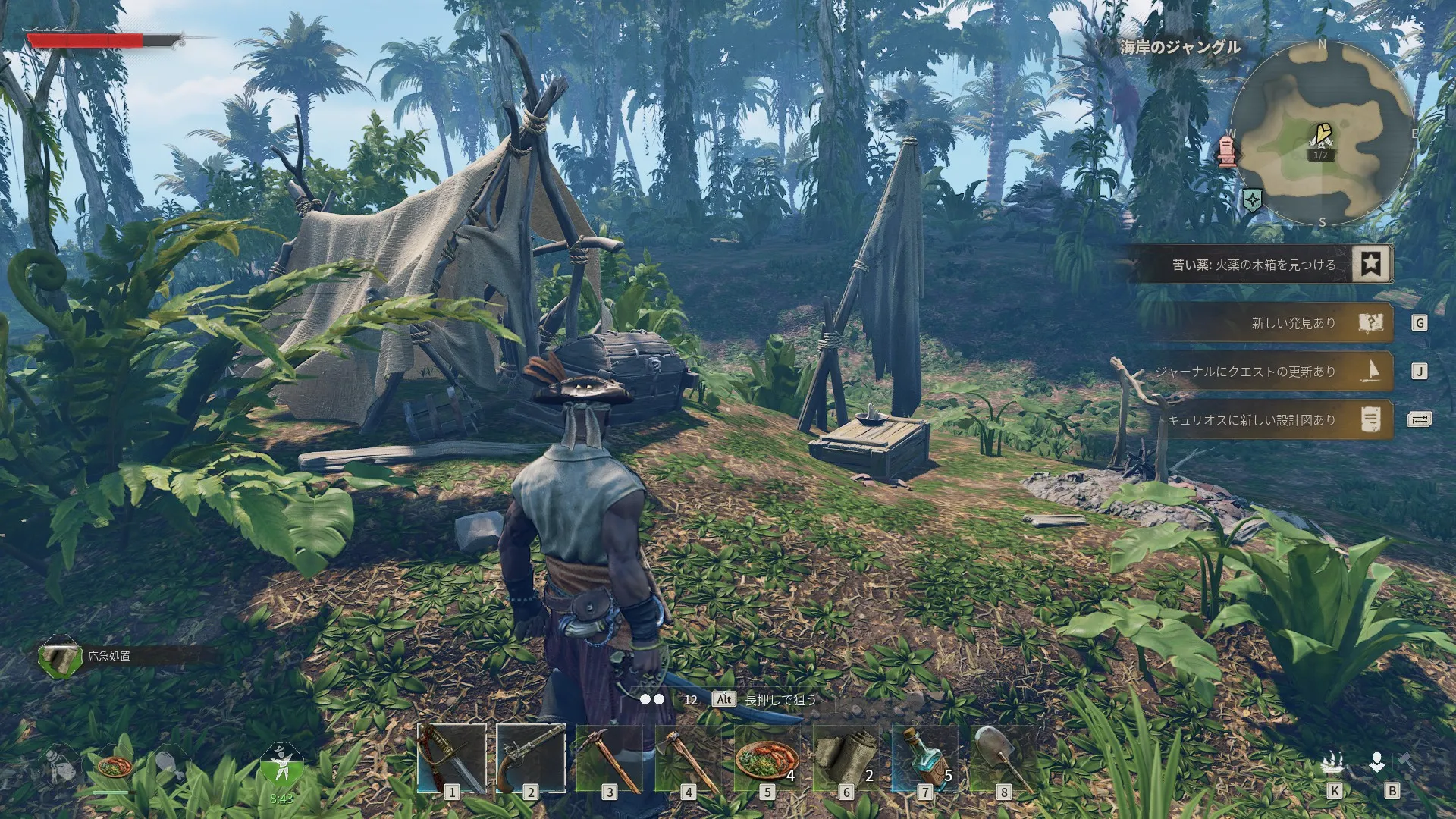
Task: Open the circular minimap
Action: 1322,134
